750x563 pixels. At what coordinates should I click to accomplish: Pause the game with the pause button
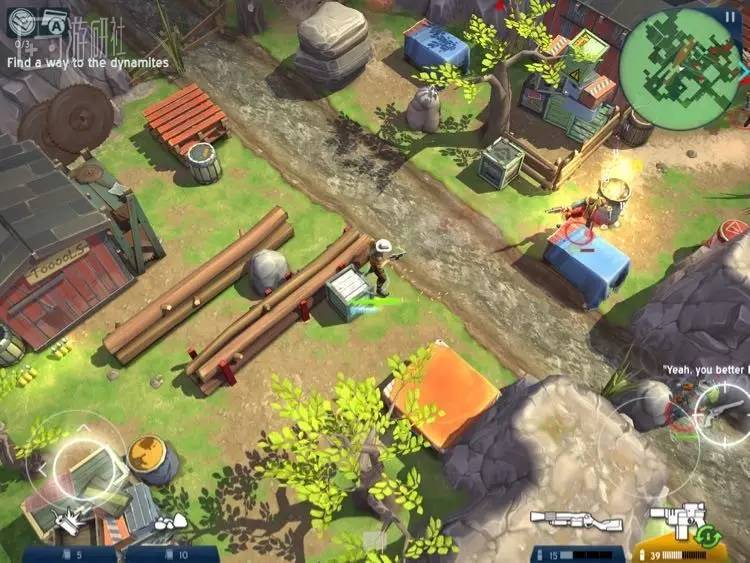tap(727, 16)
